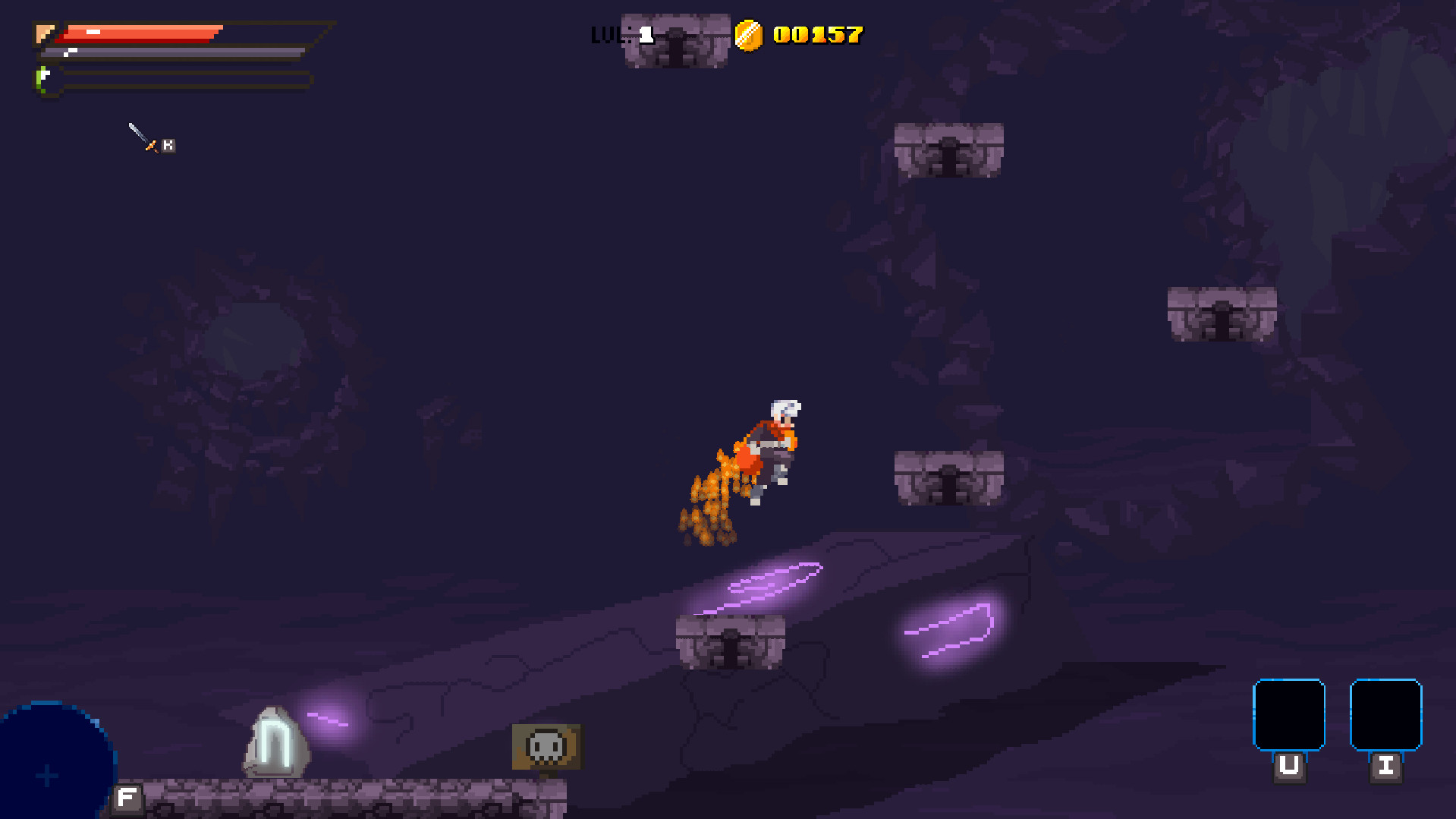The image size is (1456, 819).
Task: Click the gold coin currency icon
Action: pos(750,33)
